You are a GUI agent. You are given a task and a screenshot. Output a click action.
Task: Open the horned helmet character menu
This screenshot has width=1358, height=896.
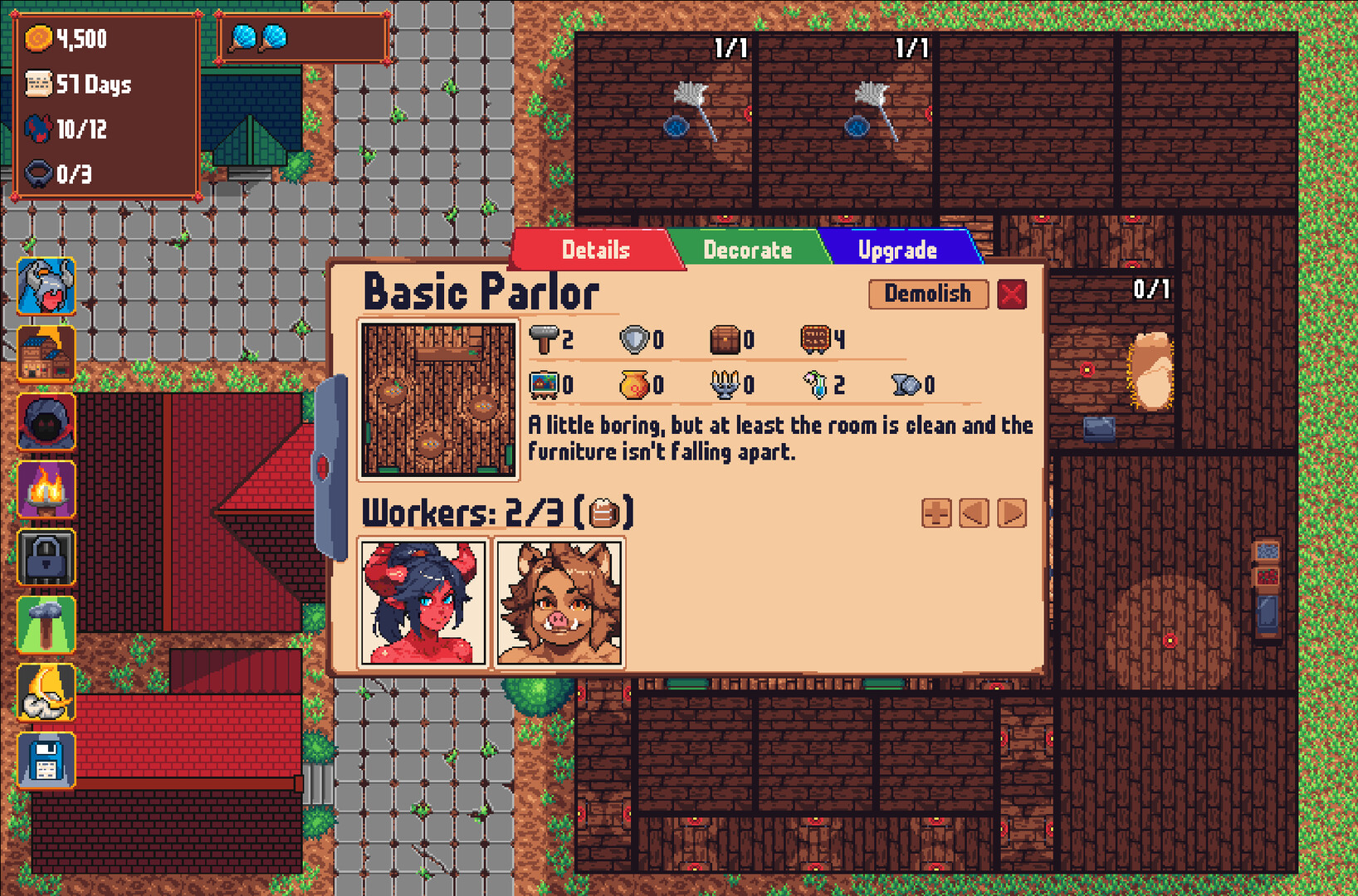pyautogui.click(x=46, y=286)
